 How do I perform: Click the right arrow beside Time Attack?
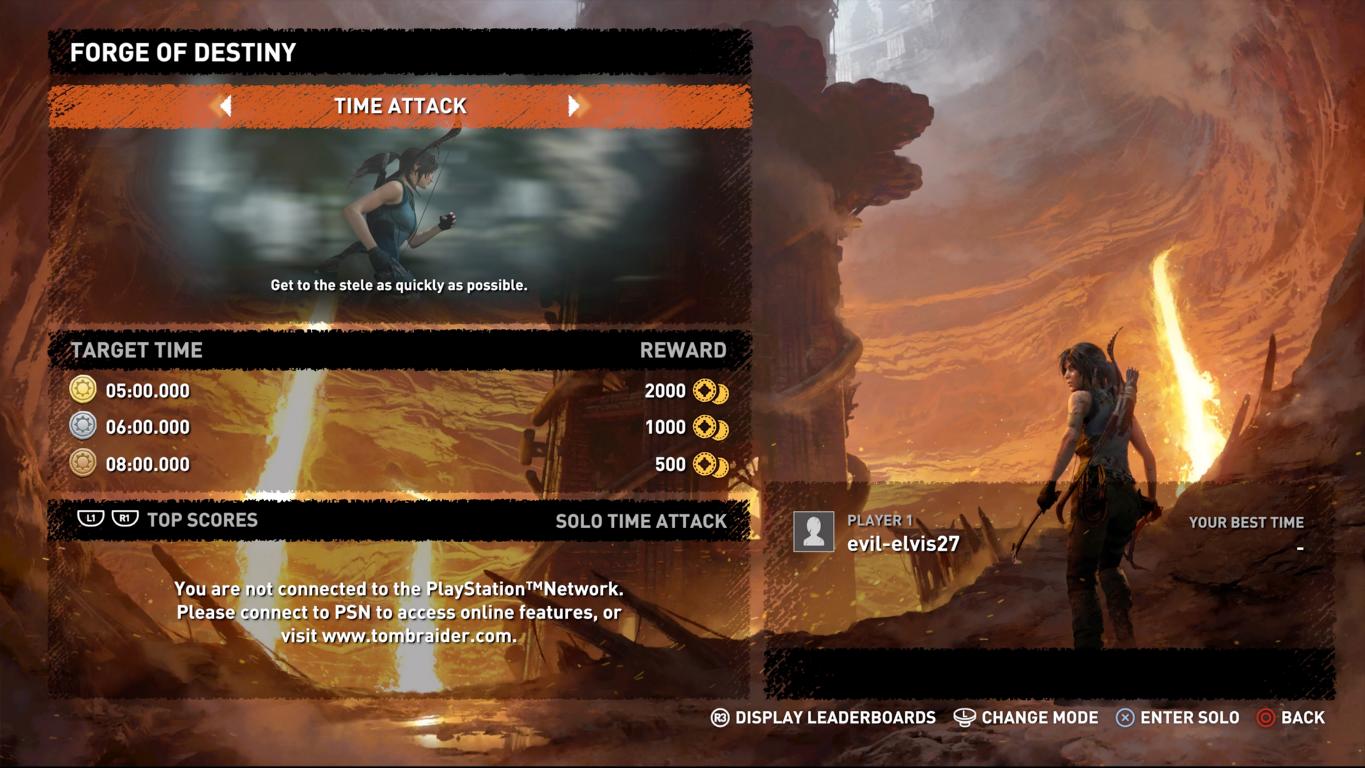click(574, 106)
